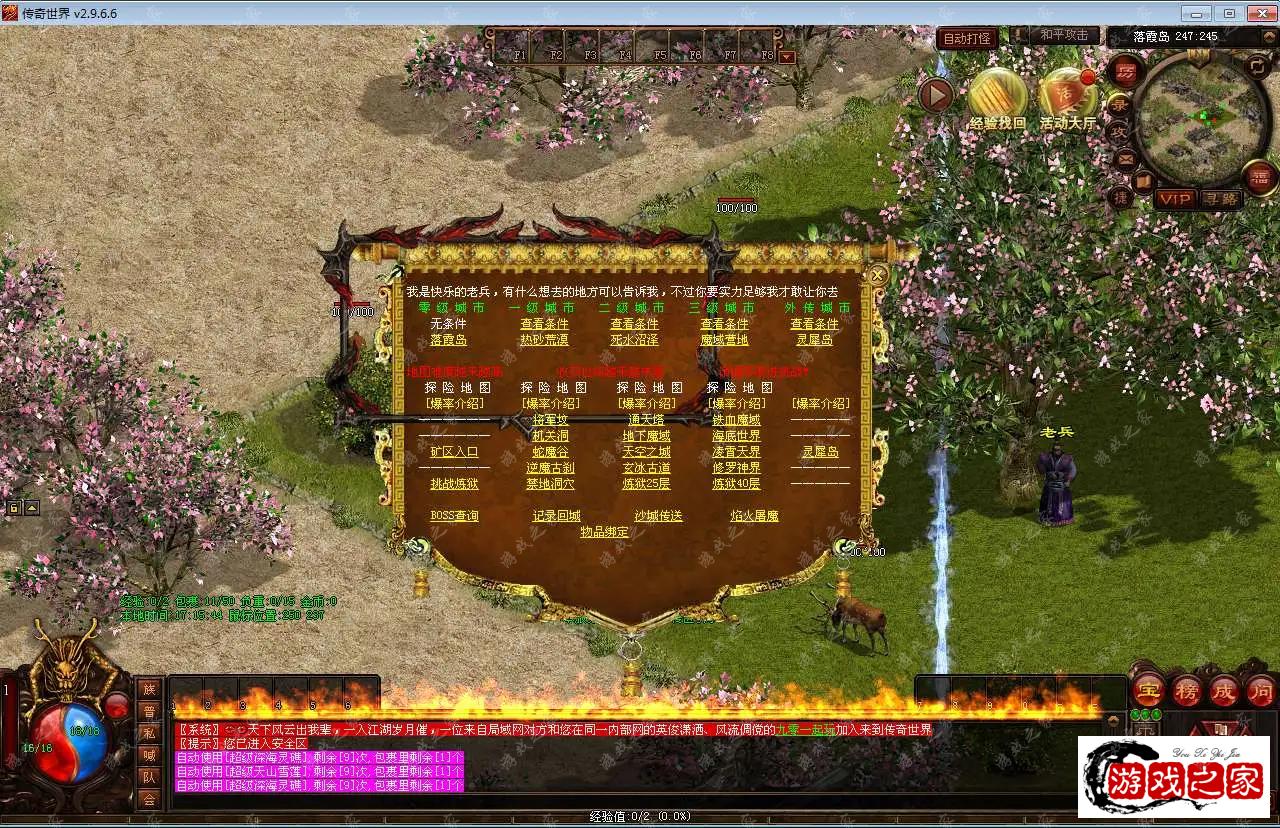Use the 沙城传送 teleport link
The width and height of the screenshot is (1280, 828).
(658, 516)
